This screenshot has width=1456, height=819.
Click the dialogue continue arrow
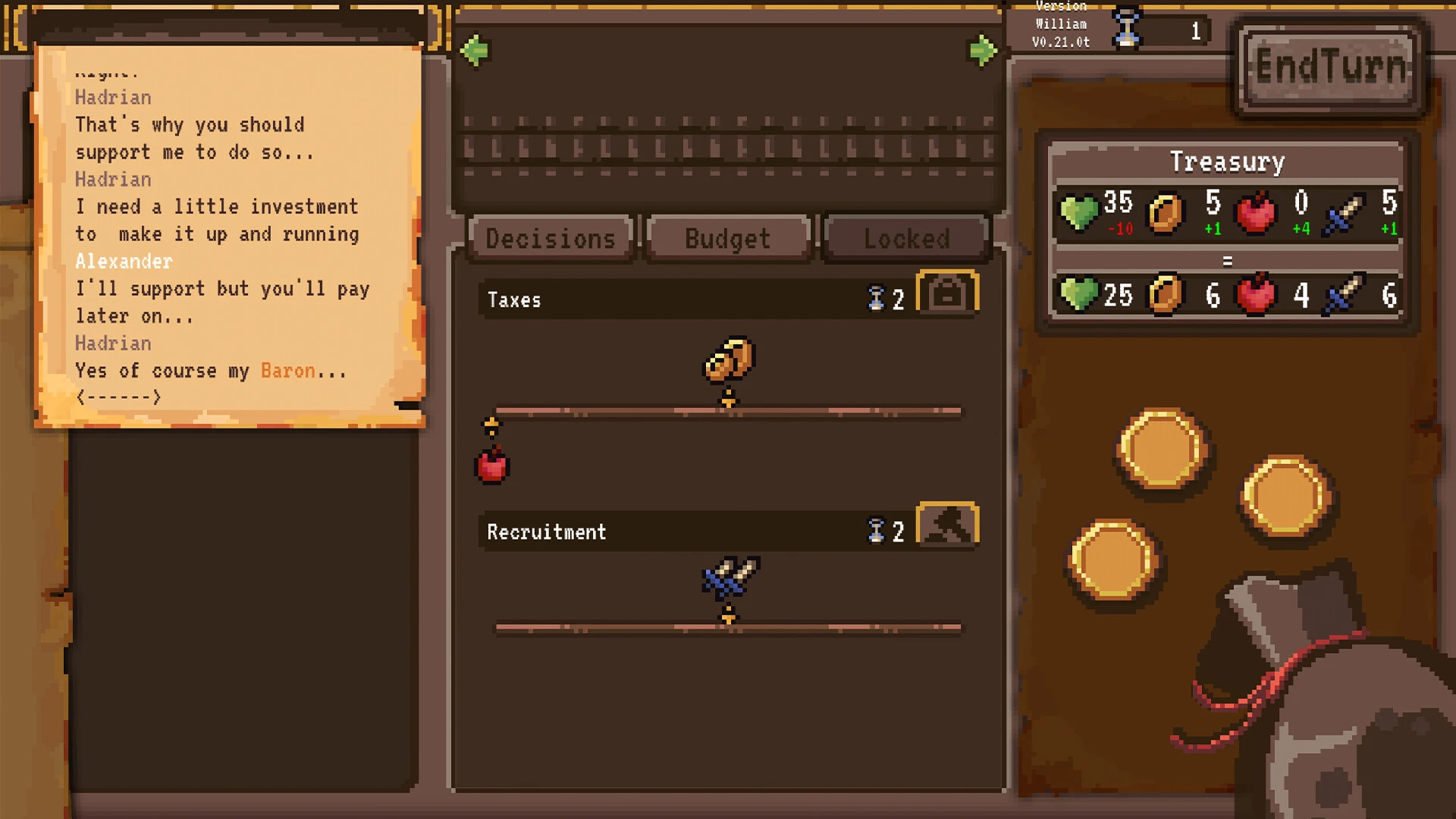coord(118,397)
